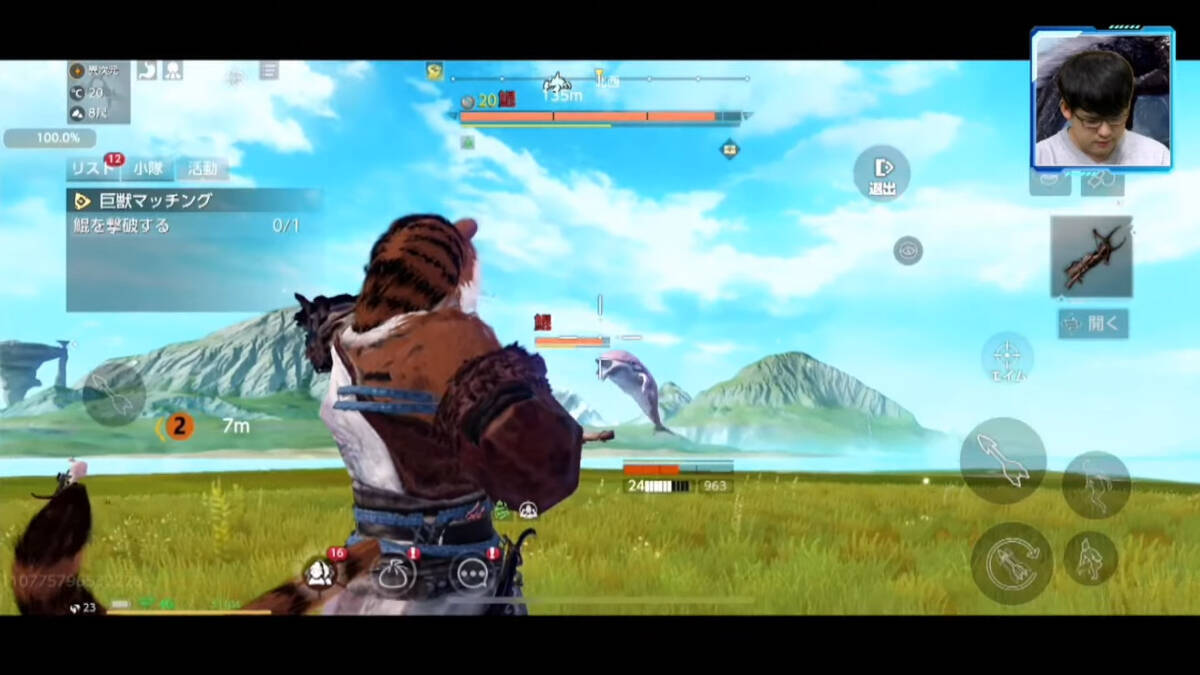Select the crossbow weapon slot
The width and height of the screenshot is (1200, 675).
pyautogui.click(x=1091, y=257)
